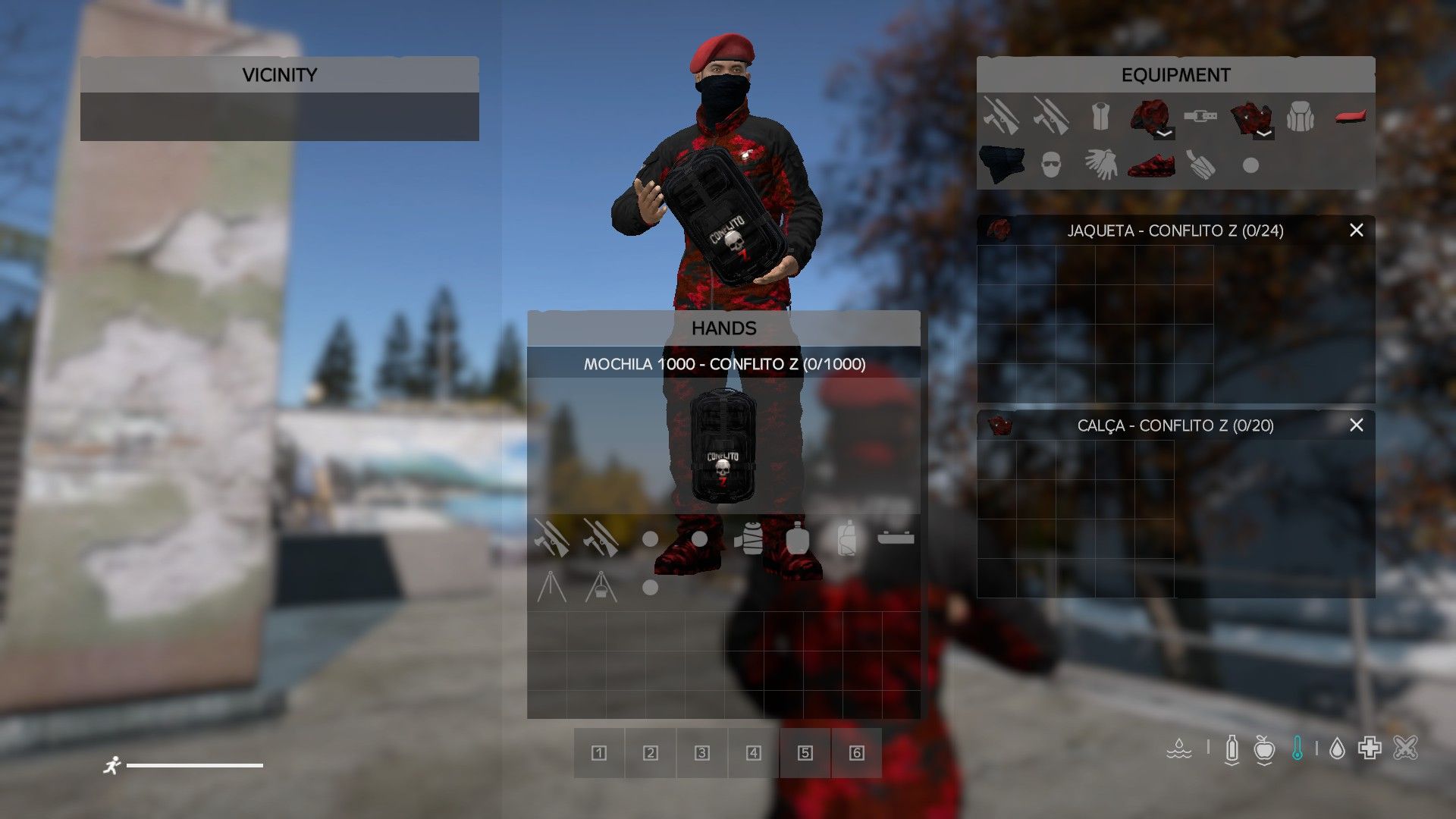Viewport: 1456px width, 819px height.
Task: Click the empty gloves equipment slot
Action: (1100, 164)
